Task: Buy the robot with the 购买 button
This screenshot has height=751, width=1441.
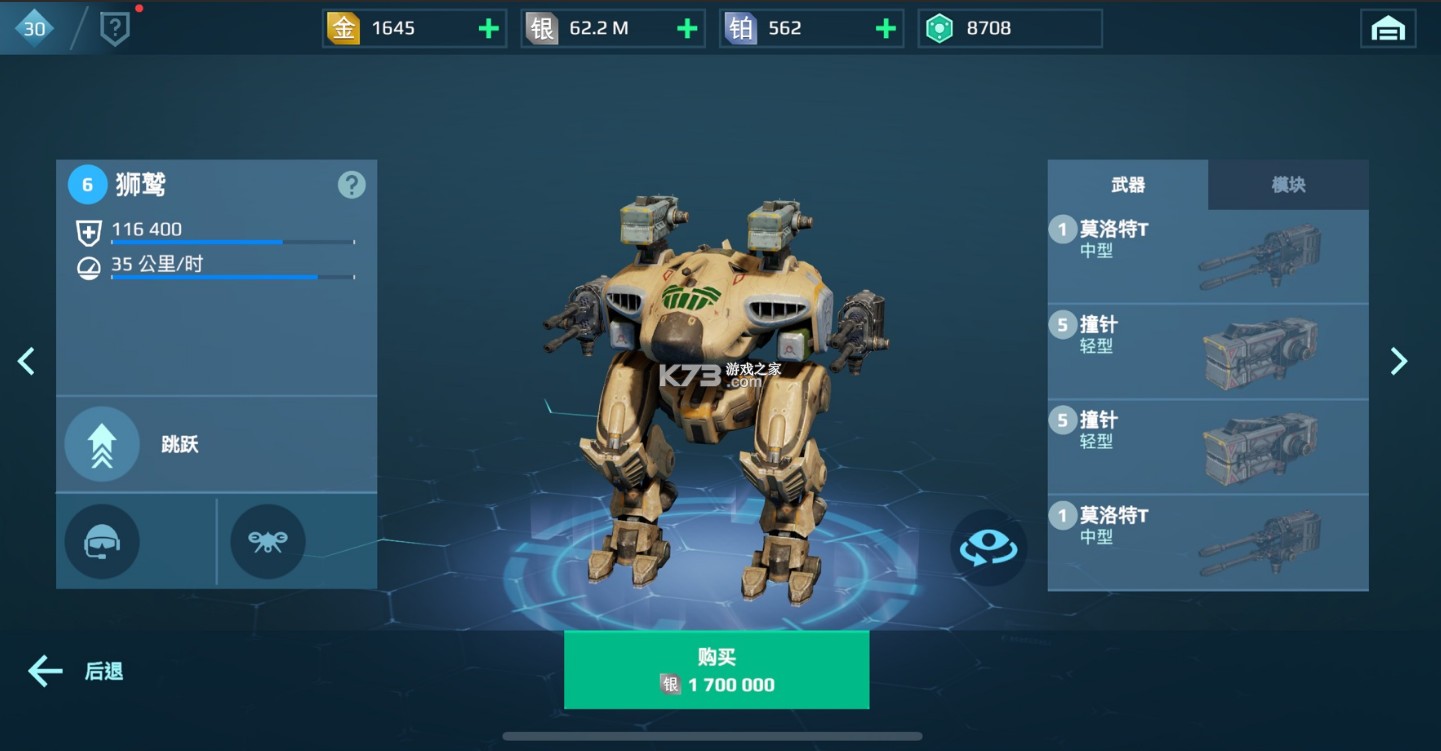Action: (716, 670)
